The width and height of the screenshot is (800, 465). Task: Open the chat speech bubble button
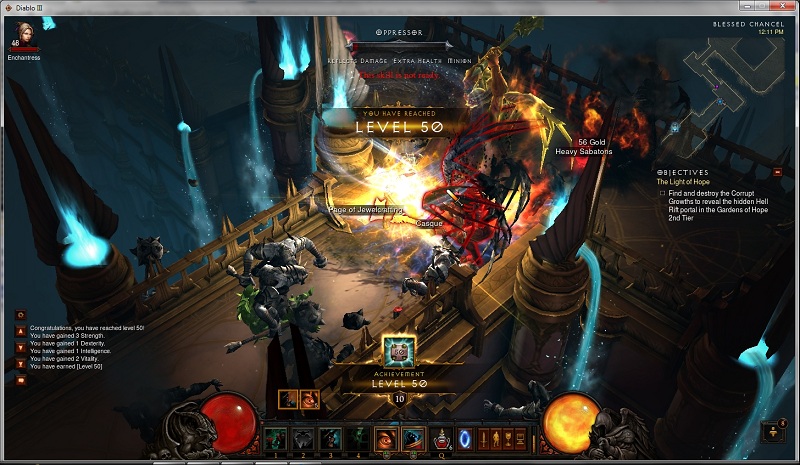pos(20,380)
